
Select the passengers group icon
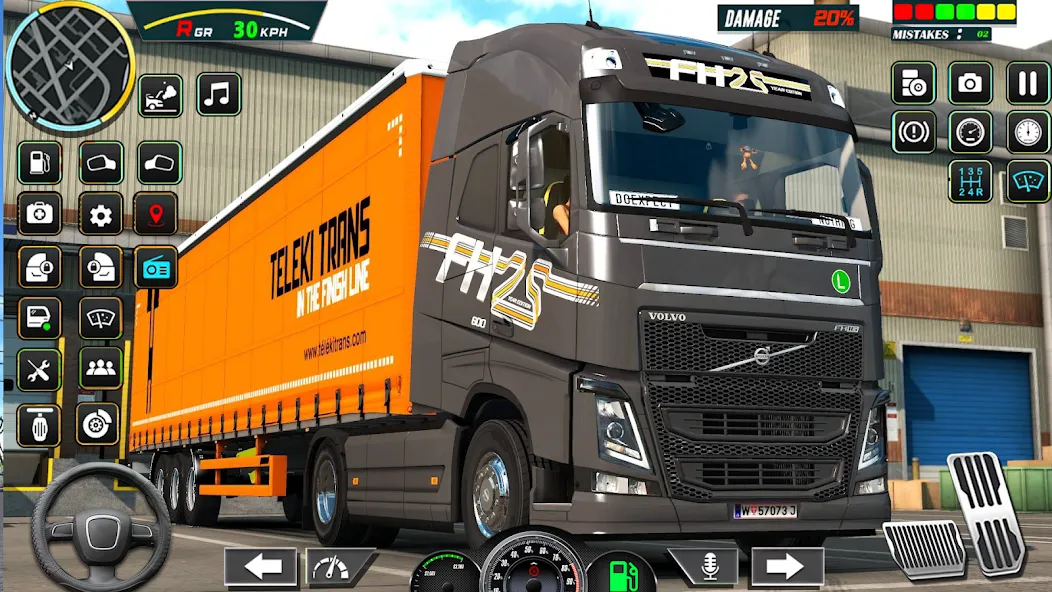click(x=100, y=368)
